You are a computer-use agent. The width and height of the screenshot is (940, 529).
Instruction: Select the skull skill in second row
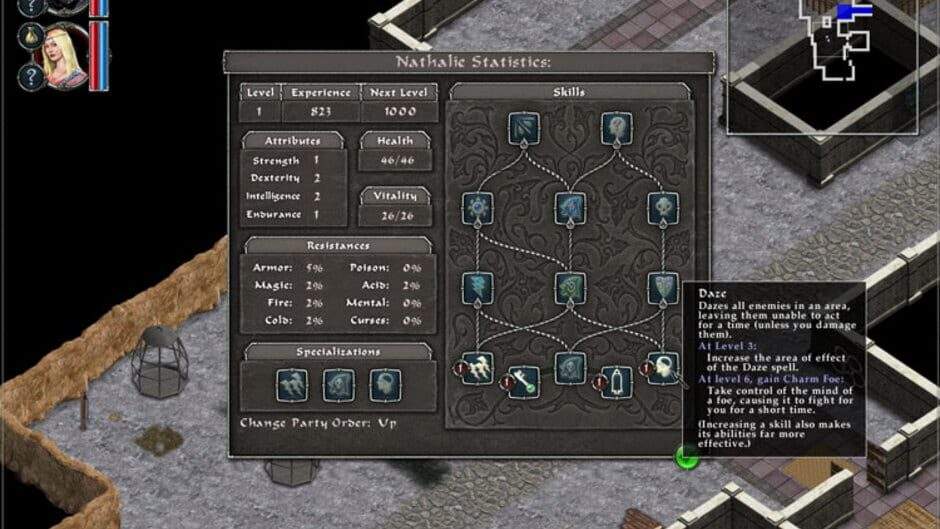click(663, 208)
